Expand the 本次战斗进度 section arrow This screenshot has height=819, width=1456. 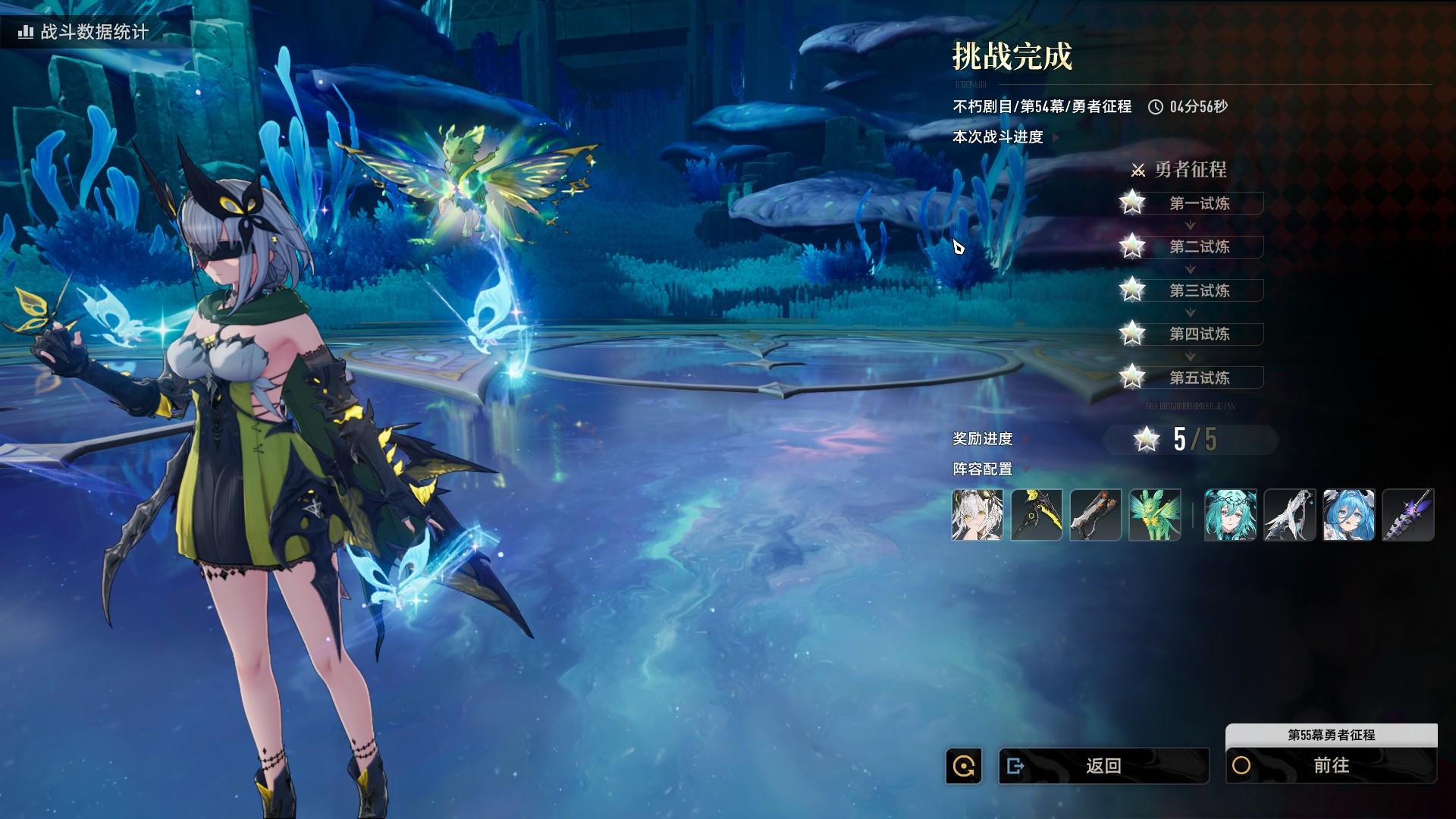click(1056, 137)
